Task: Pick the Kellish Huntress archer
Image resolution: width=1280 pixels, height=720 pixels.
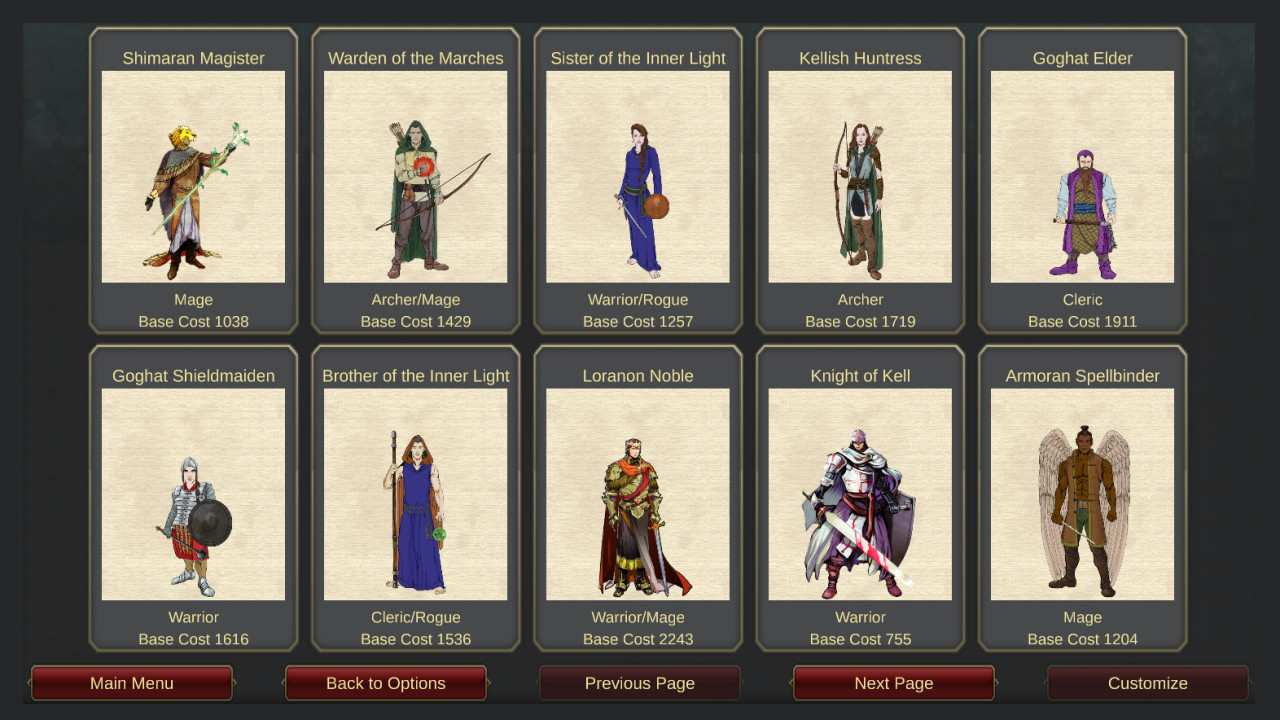Action: (x=859, y=180)
